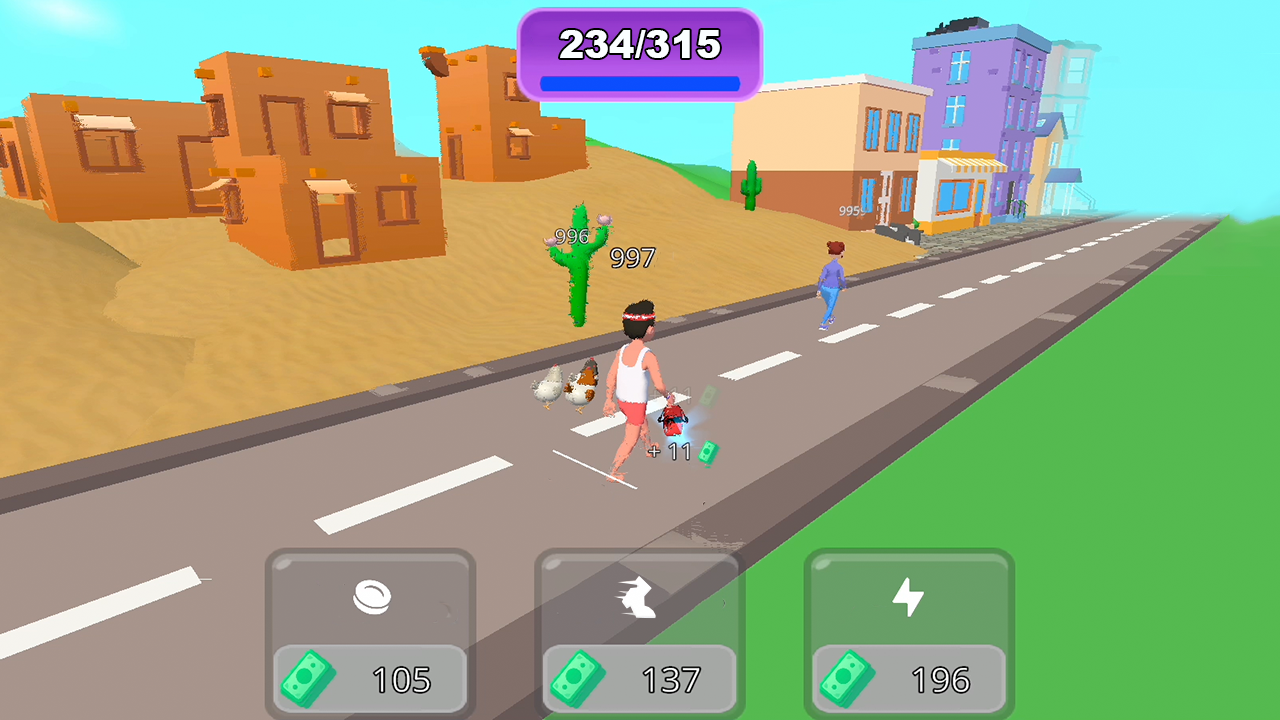Image resolution: width=1280 pixels, height=720 pixels.
Task: Purchase the upgrade costing 137
Action: (640, 635)
